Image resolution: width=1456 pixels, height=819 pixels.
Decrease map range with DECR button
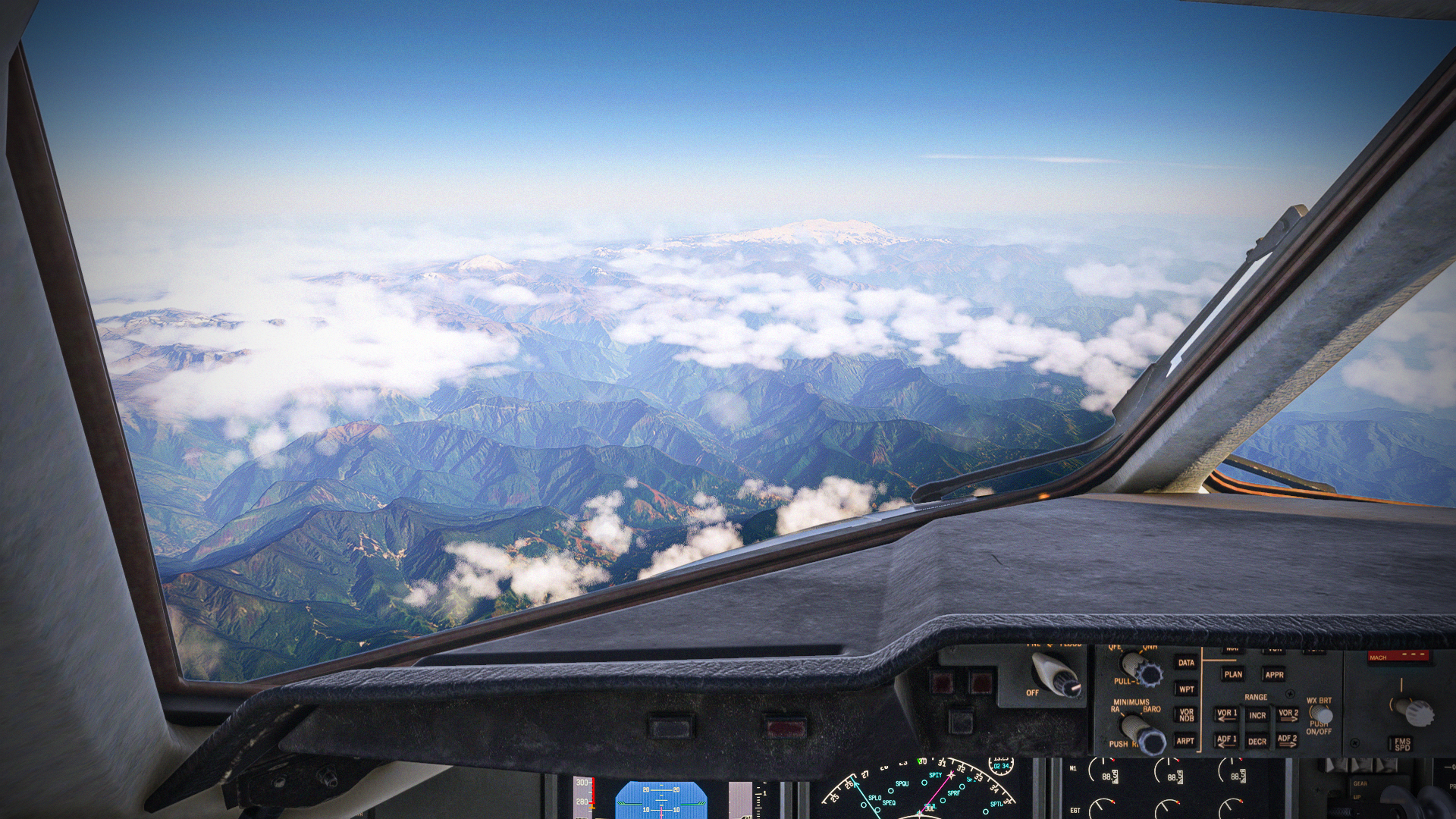[1257, 741]
